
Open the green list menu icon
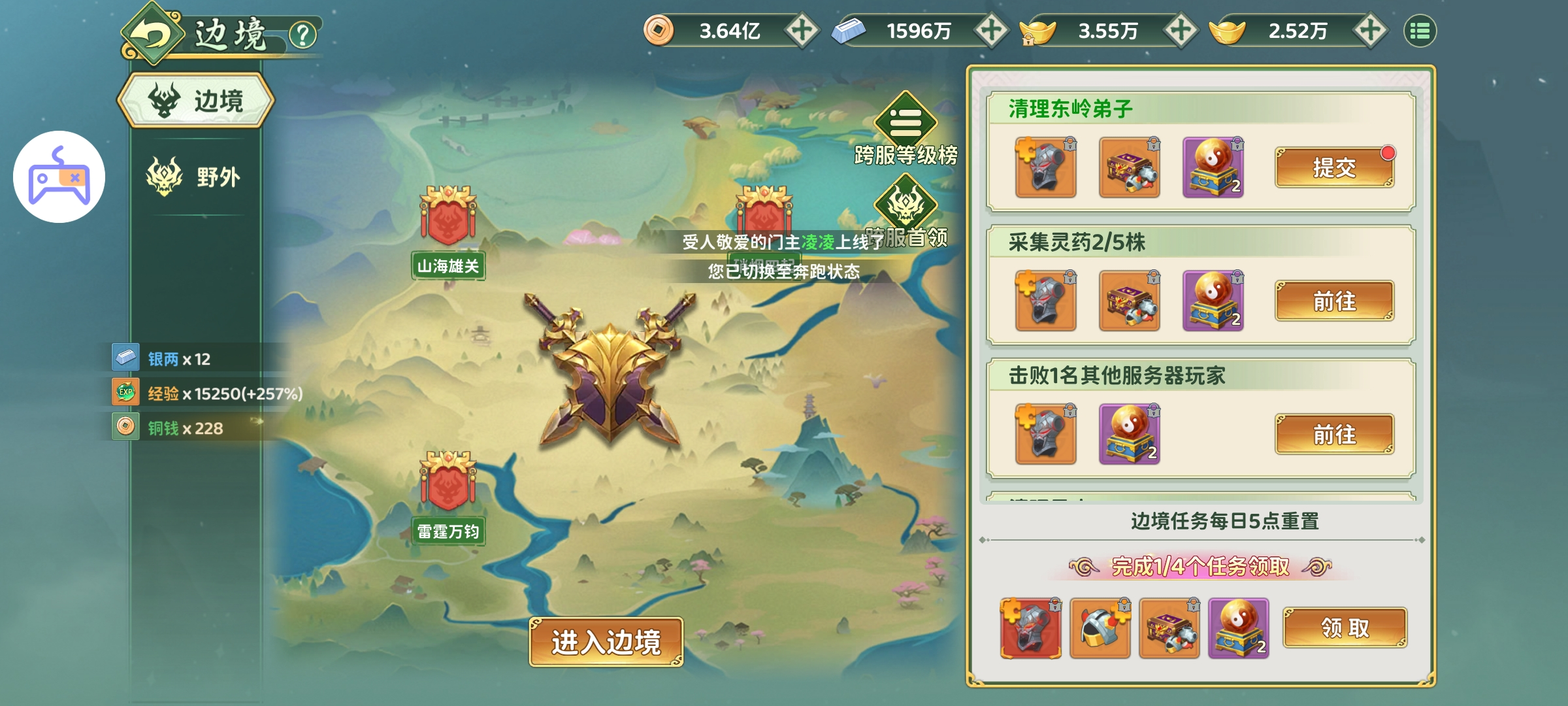pyautogui.click(x=1420, y=31)
